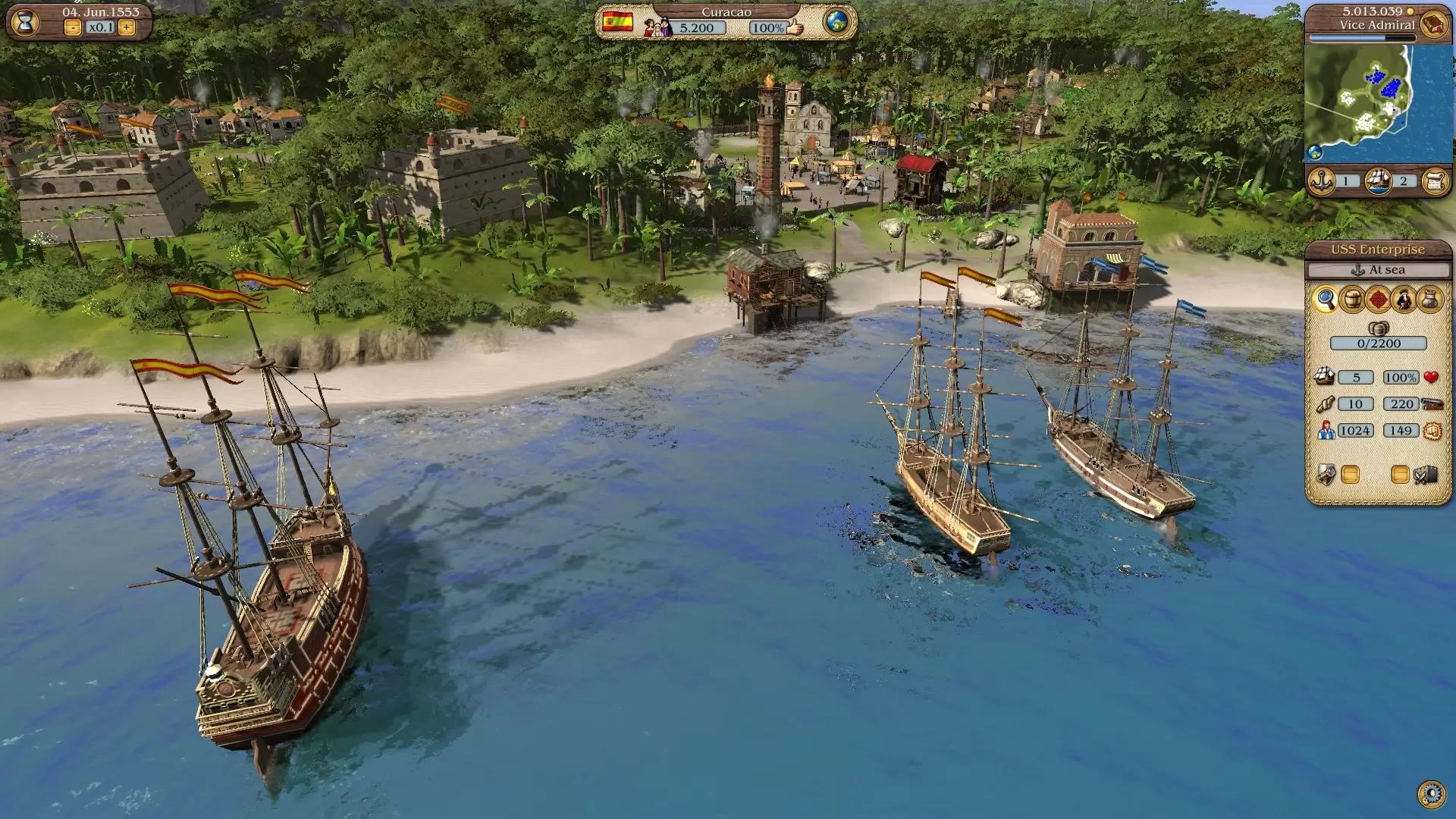Image resolution: width=1456 pixels, height=819 pixels.
Task: Open the red logbook icon
Action: click(x=1433, y=24)
